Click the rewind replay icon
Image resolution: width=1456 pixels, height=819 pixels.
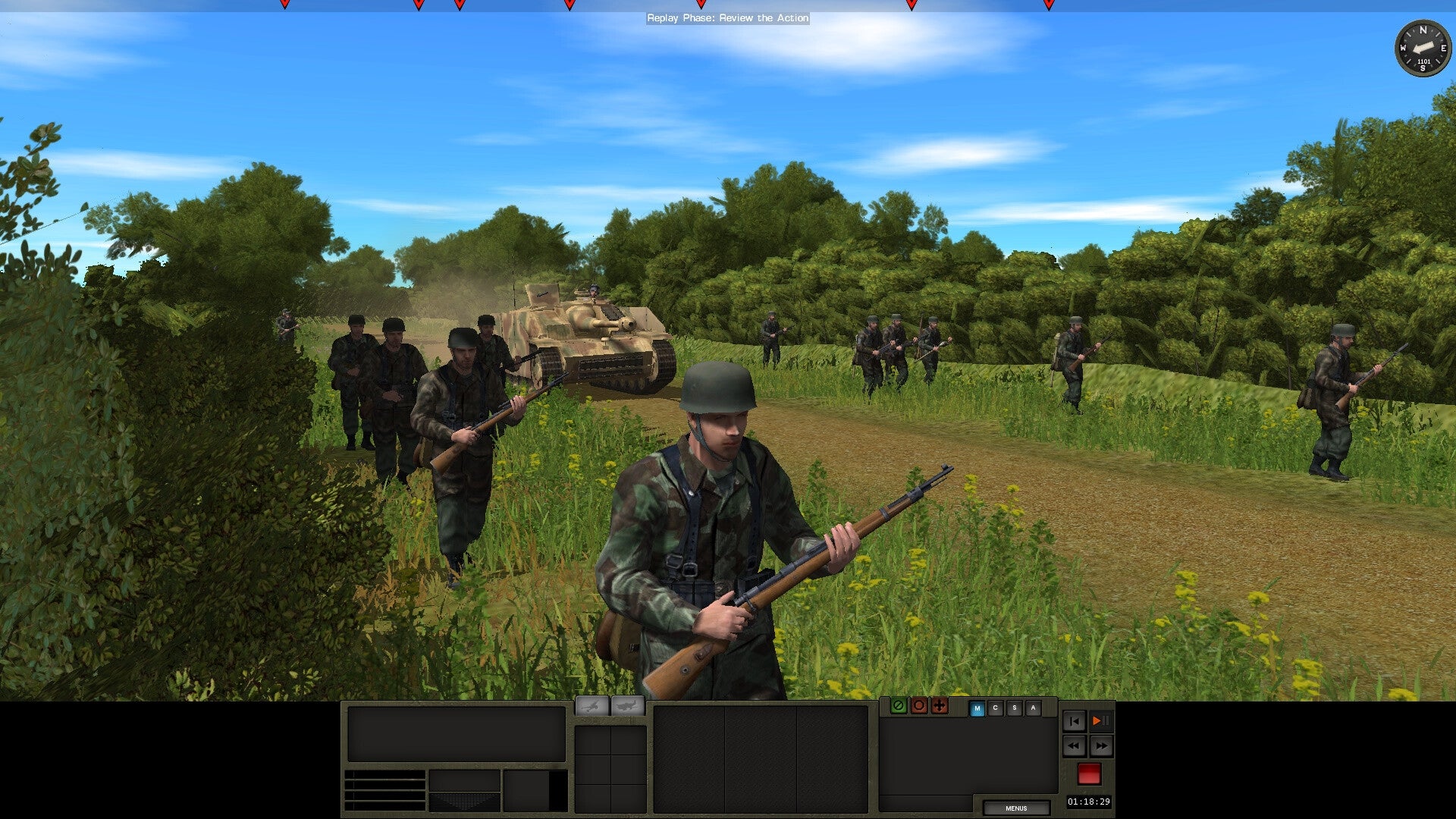(1074, 747)
